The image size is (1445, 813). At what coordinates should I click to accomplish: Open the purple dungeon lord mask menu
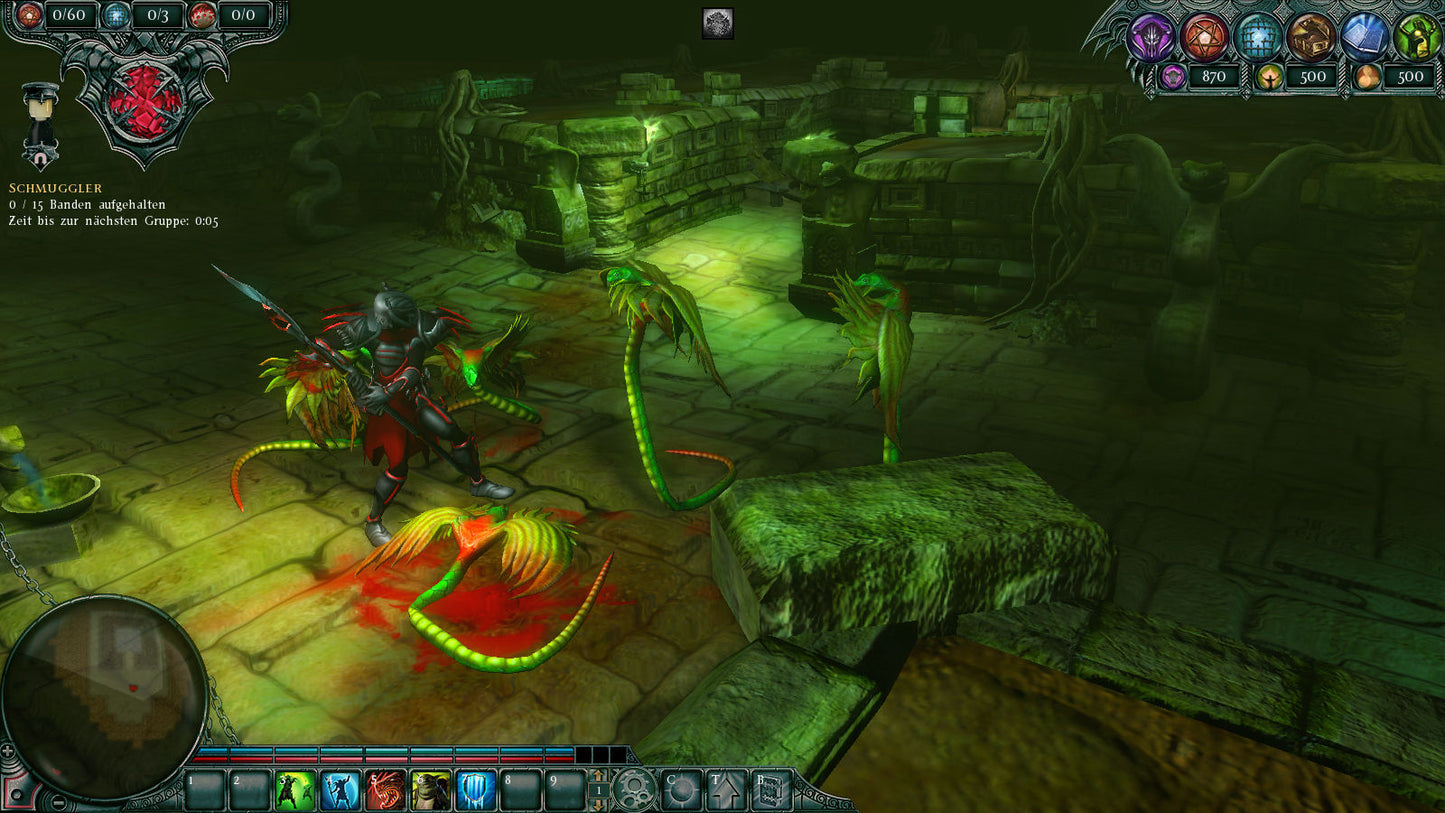pyautogui.click(x=1152, y=38)
